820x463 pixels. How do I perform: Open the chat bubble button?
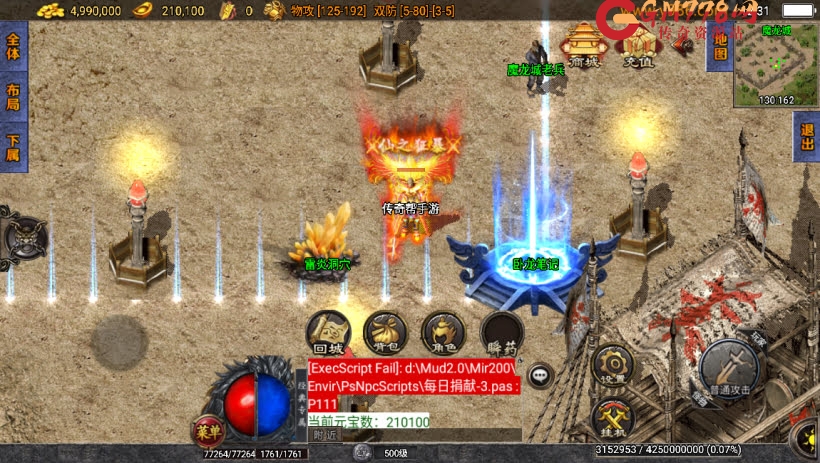(541, 375)
